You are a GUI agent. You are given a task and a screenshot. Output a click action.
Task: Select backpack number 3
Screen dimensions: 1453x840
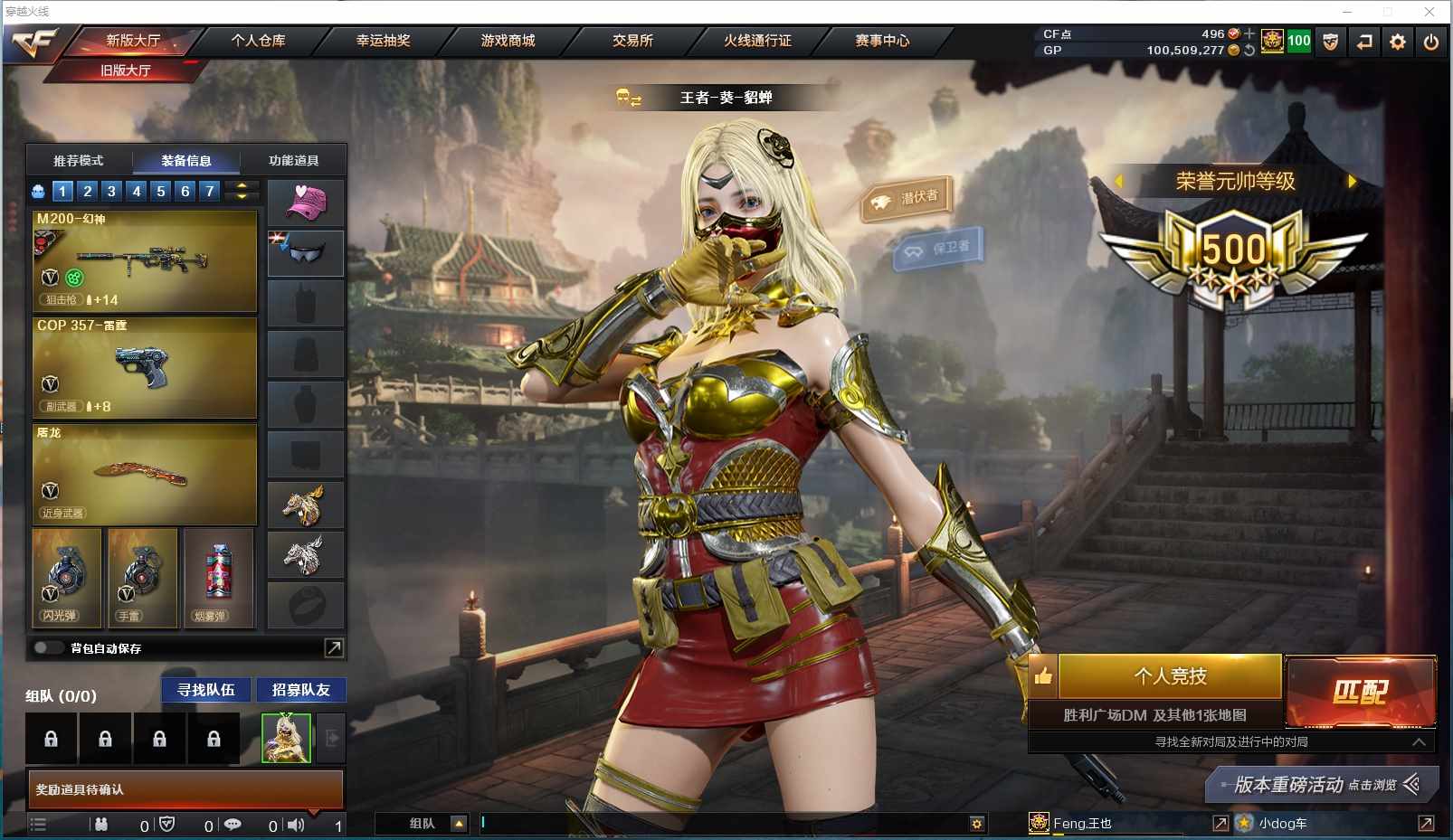(x=111, y=191)
